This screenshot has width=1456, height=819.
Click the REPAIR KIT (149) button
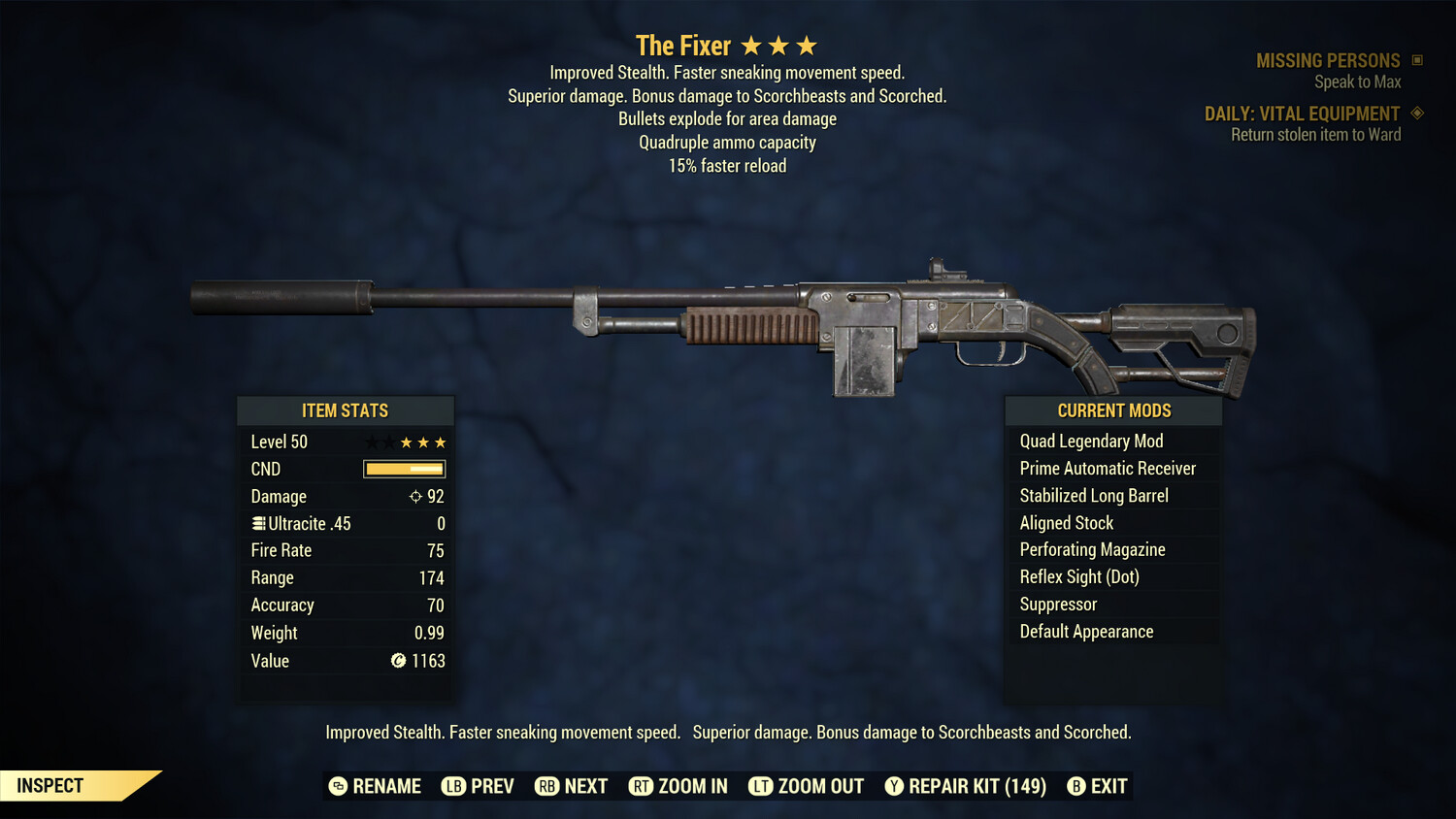975,786
